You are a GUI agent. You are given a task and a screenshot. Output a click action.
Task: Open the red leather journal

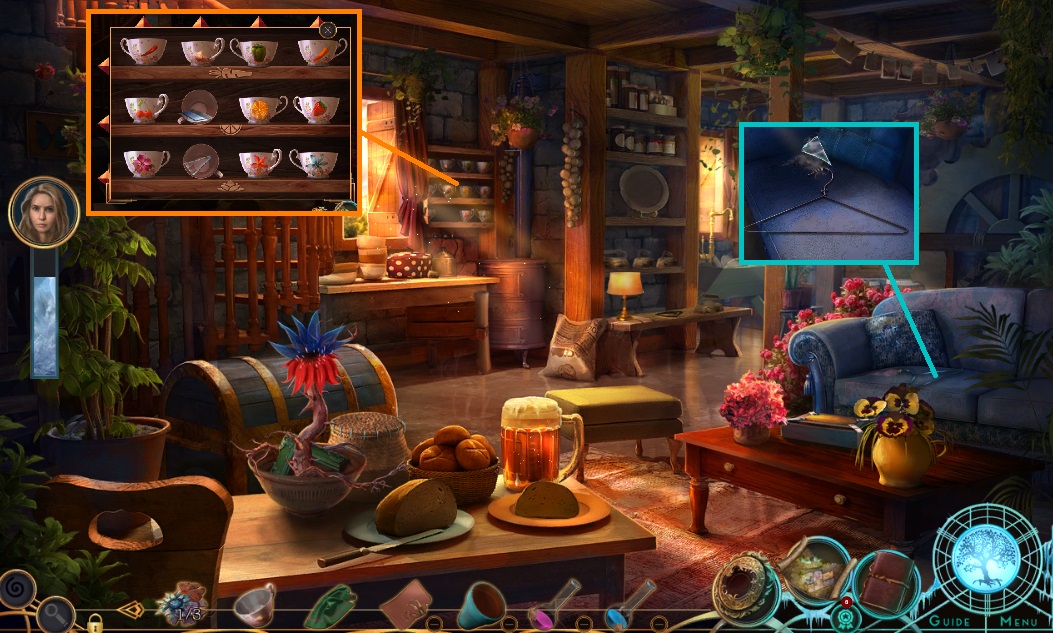coord(887,582)
